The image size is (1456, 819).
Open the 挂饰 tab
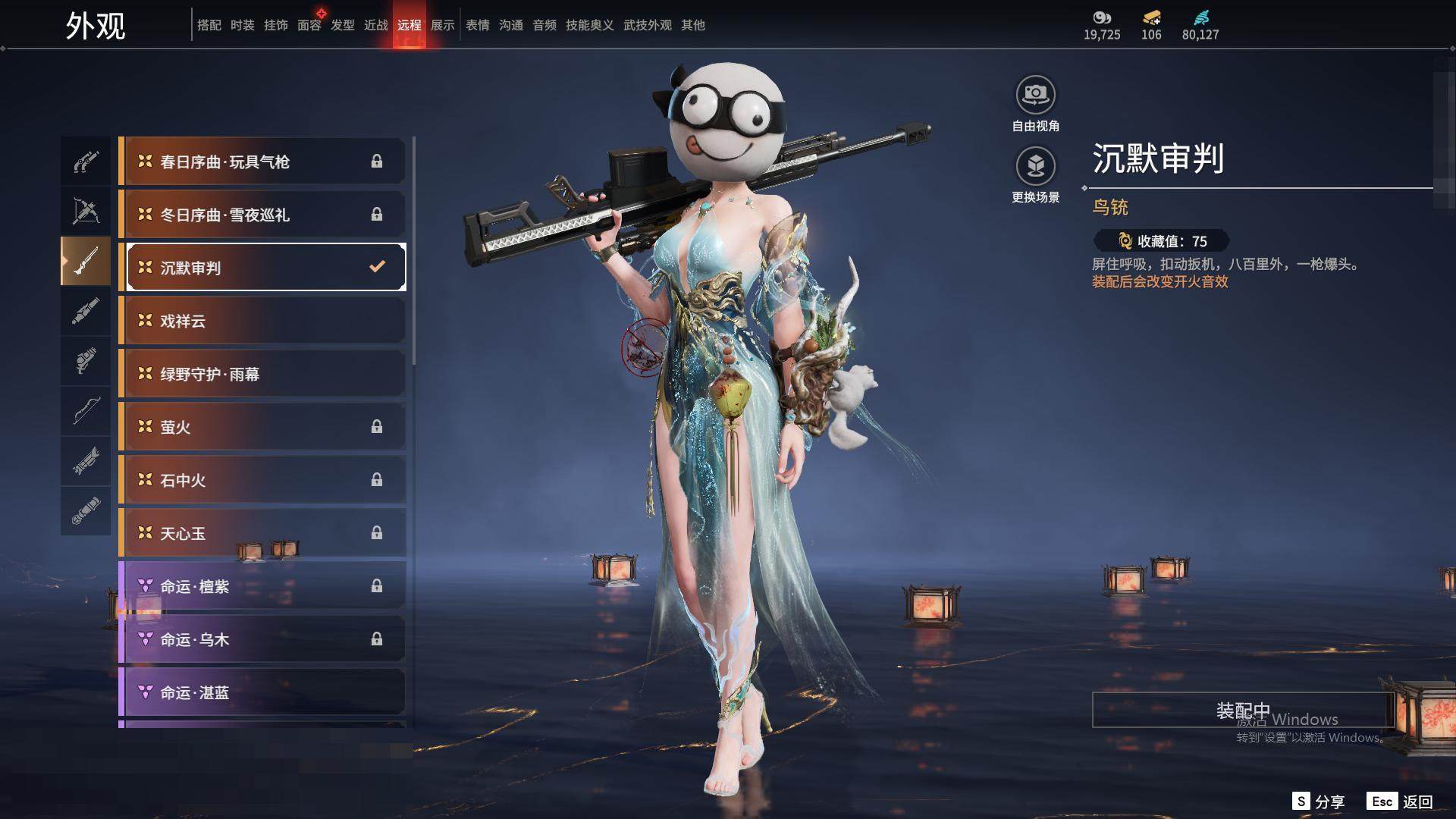click(x=276, y=25)
